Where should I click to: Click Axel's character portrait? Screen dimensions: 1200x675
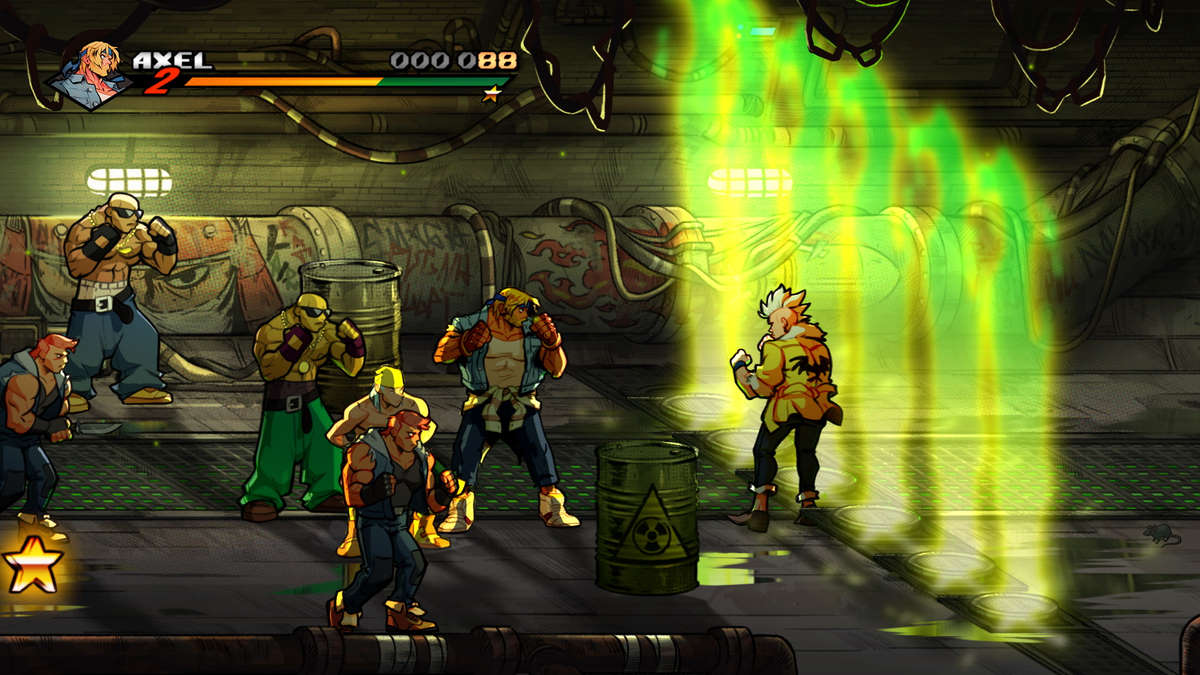click(x=91, y=73)
